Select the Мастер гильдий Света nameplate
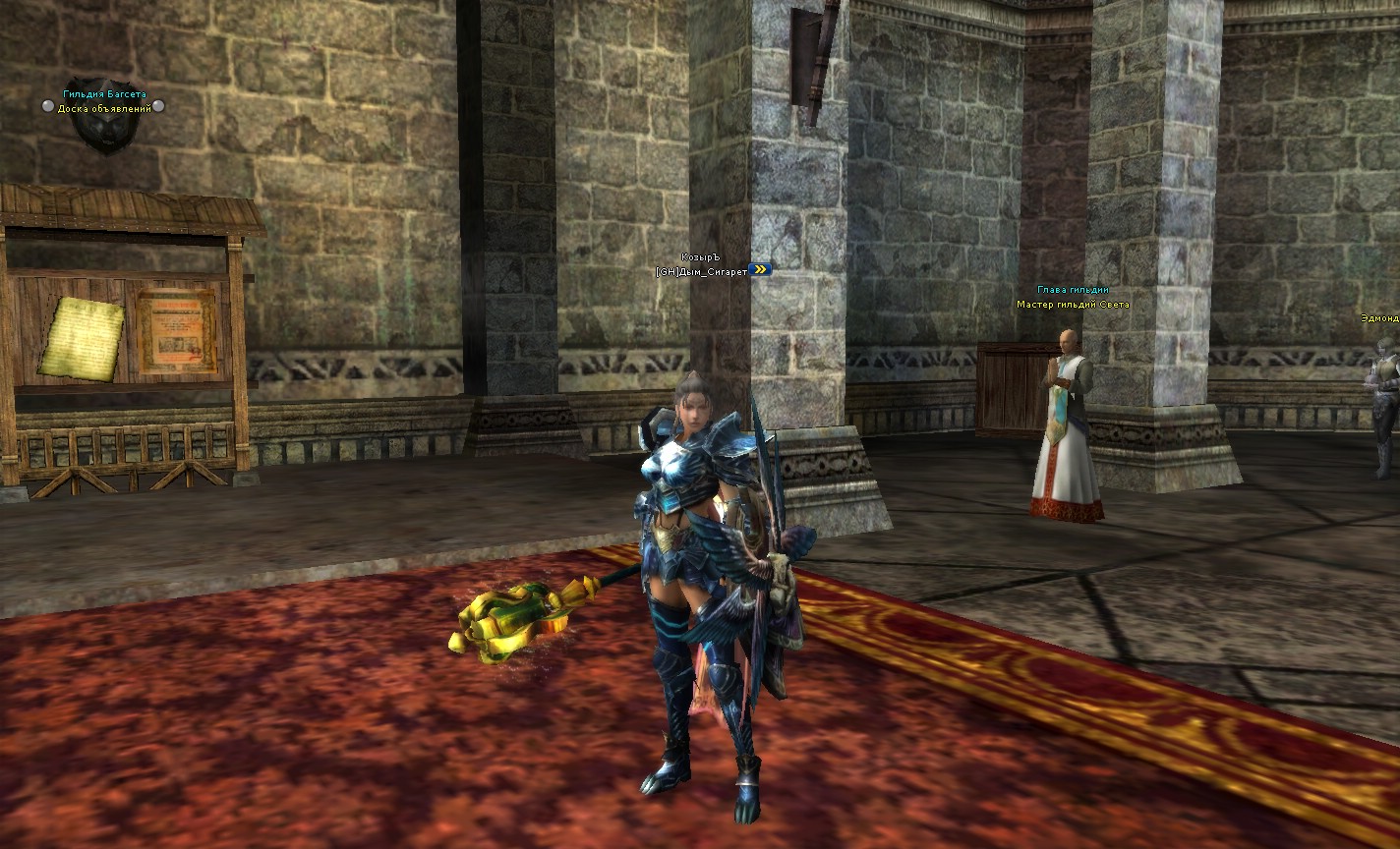This screenshot has width=1400, height=849. click(1073, 305)
